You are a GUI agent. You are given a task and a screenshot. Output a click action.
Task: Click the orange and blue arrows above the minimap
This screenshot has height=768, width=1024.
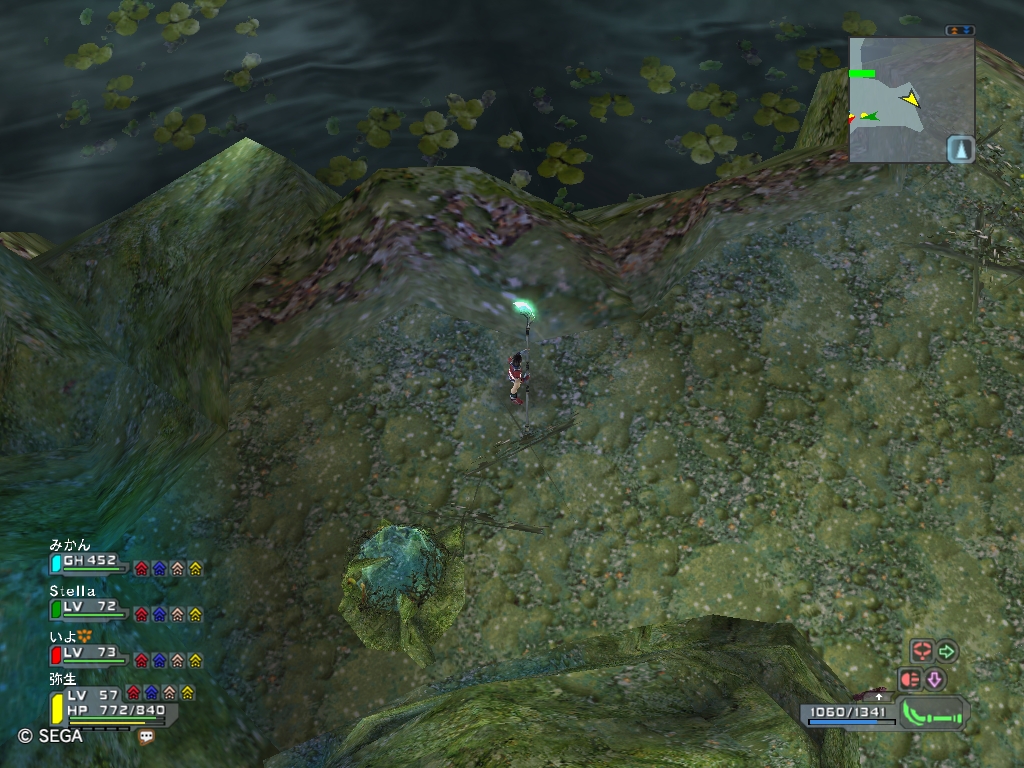tap(960, 31)
